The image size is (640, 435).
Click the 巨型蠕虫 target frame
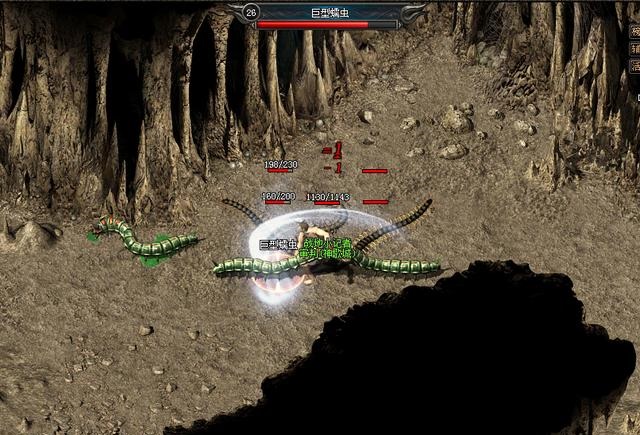pos(327,15)
